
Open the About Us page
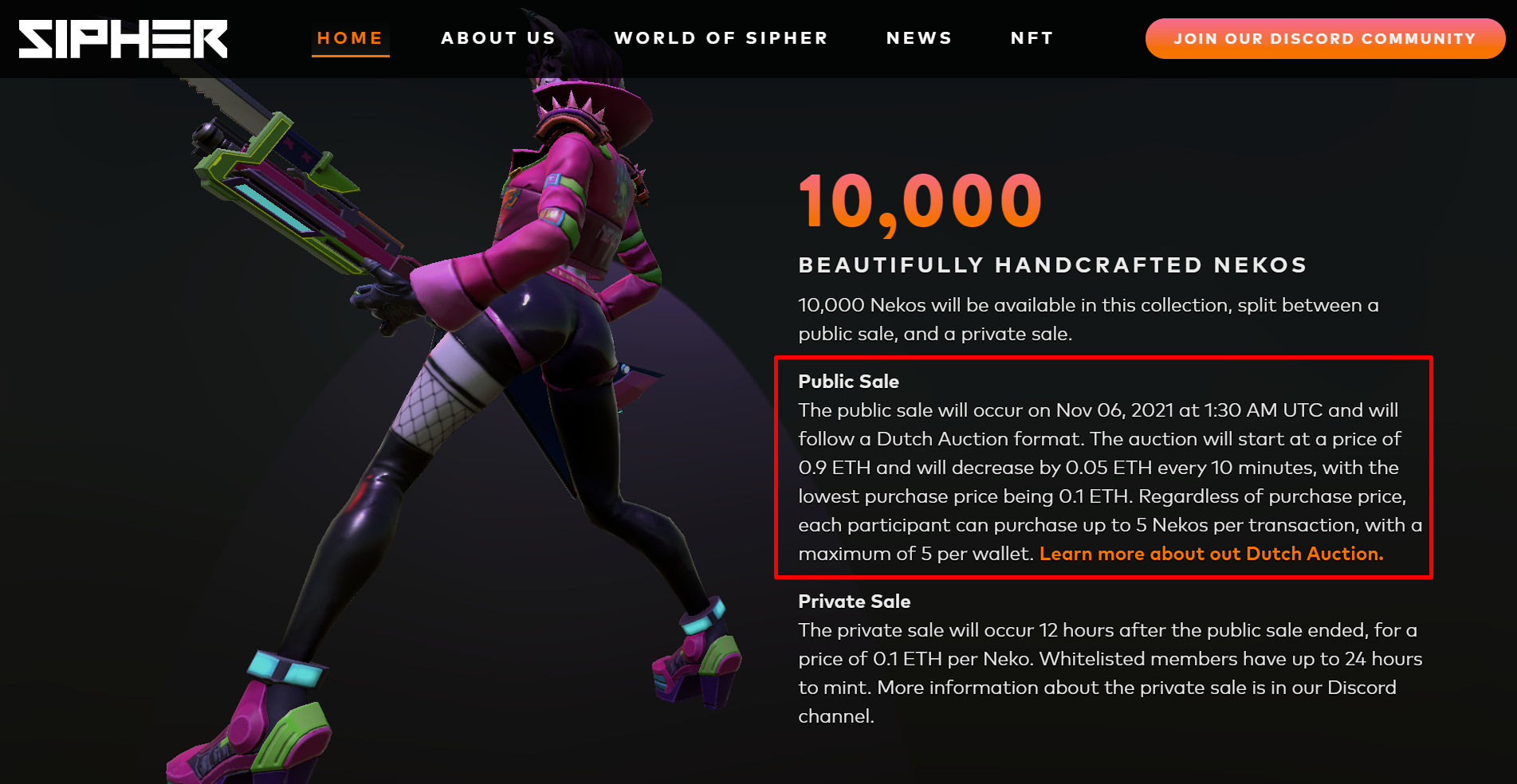[498, 38]
